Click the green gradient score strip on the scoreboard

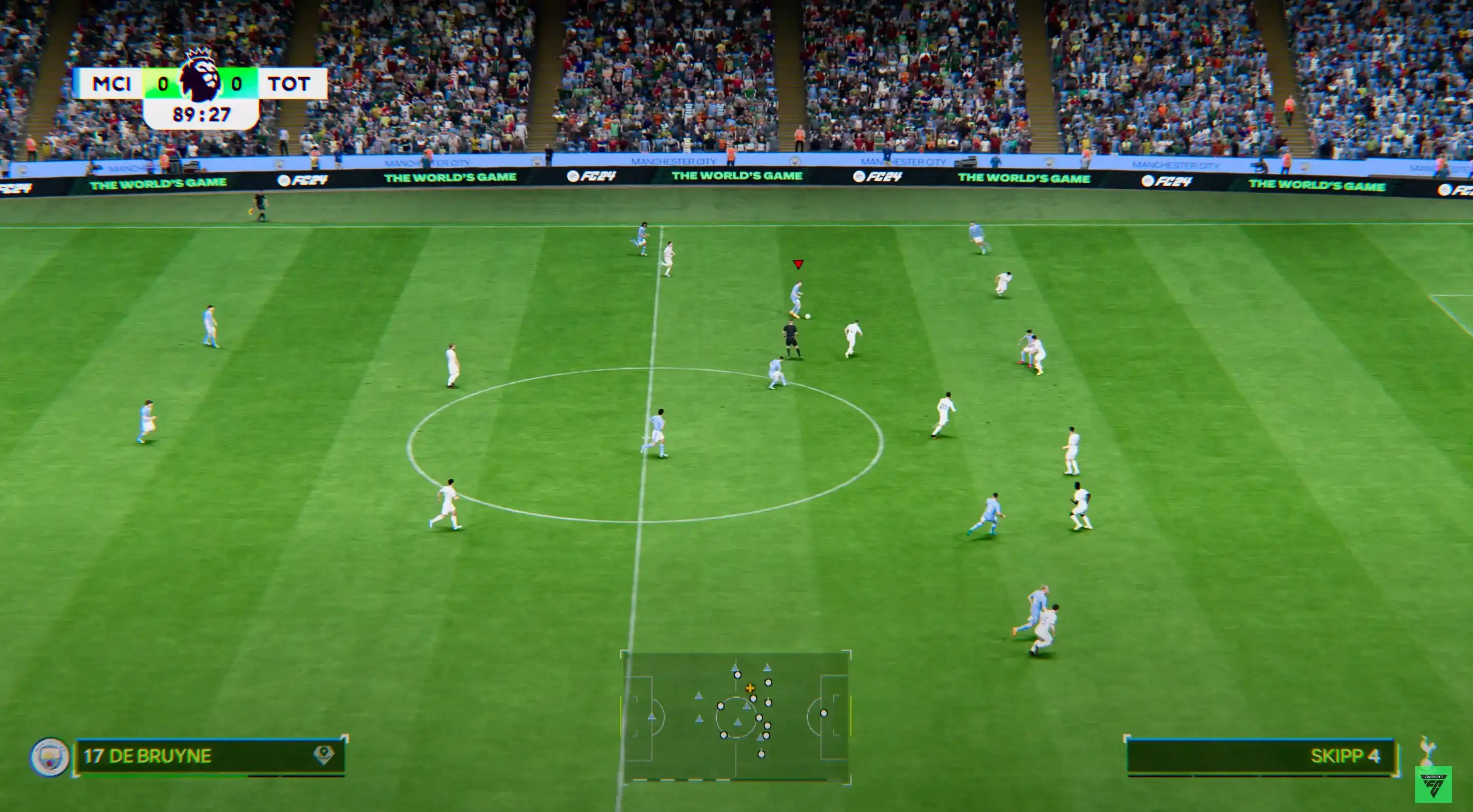coord(163,83)
